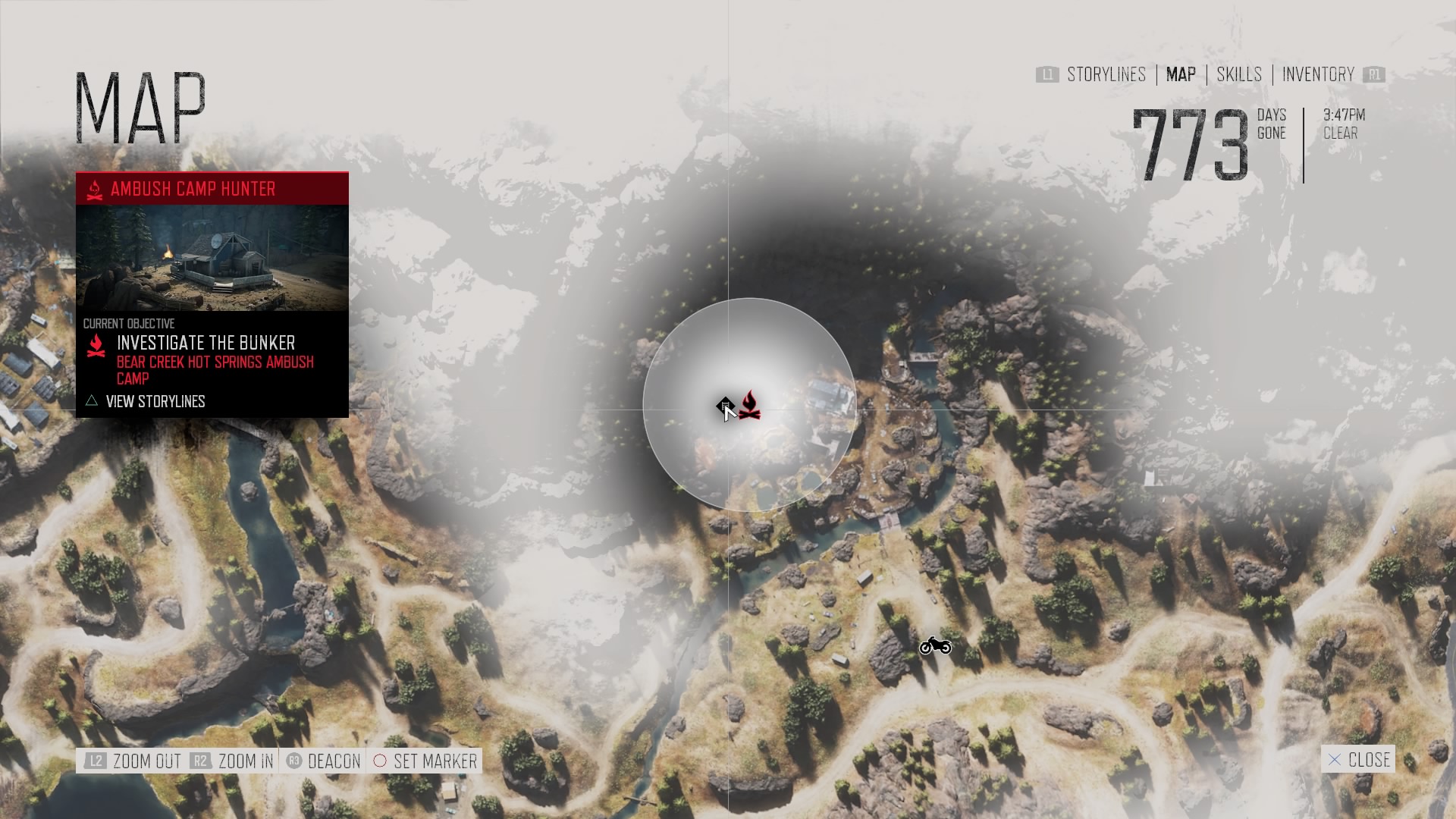
Task: Zoom in the map view
Action: tap(233, 761)
